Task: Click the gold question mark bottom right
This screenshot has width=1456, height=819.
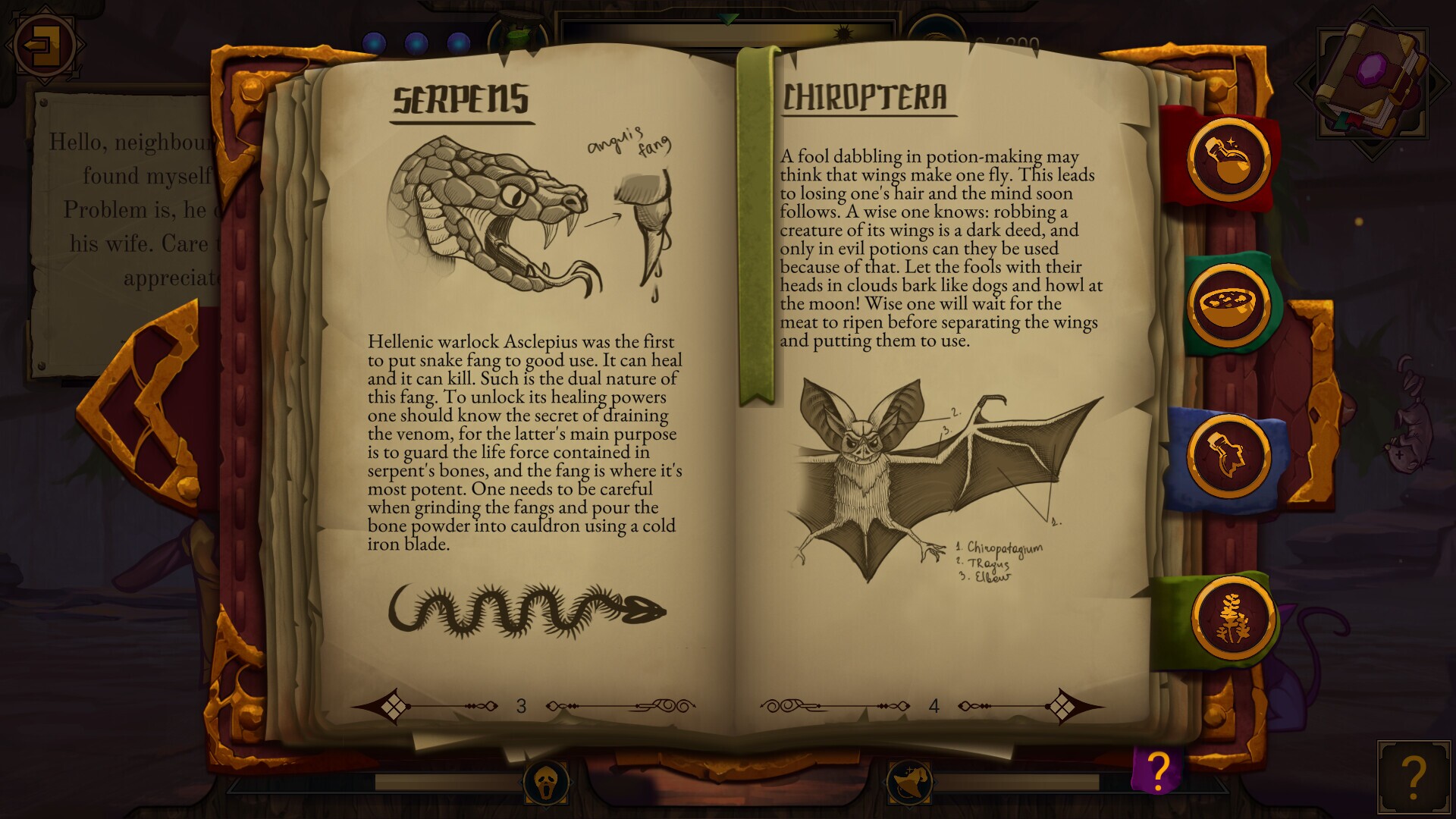Action: click(1415, 777)
